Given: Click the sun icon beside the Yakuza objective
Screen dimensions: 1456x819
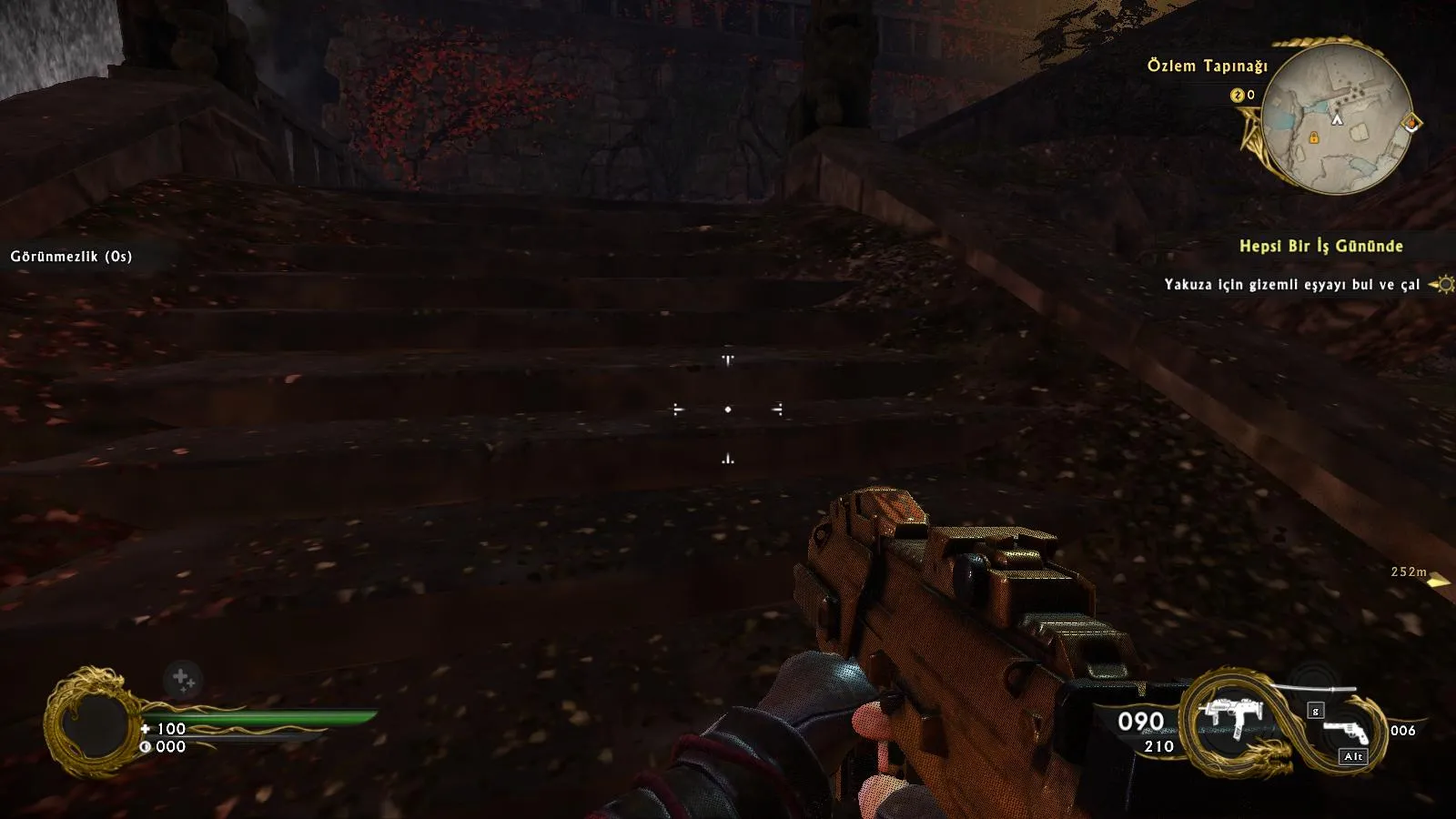Looking at the screenshot, I should [x=1442, y=285].
